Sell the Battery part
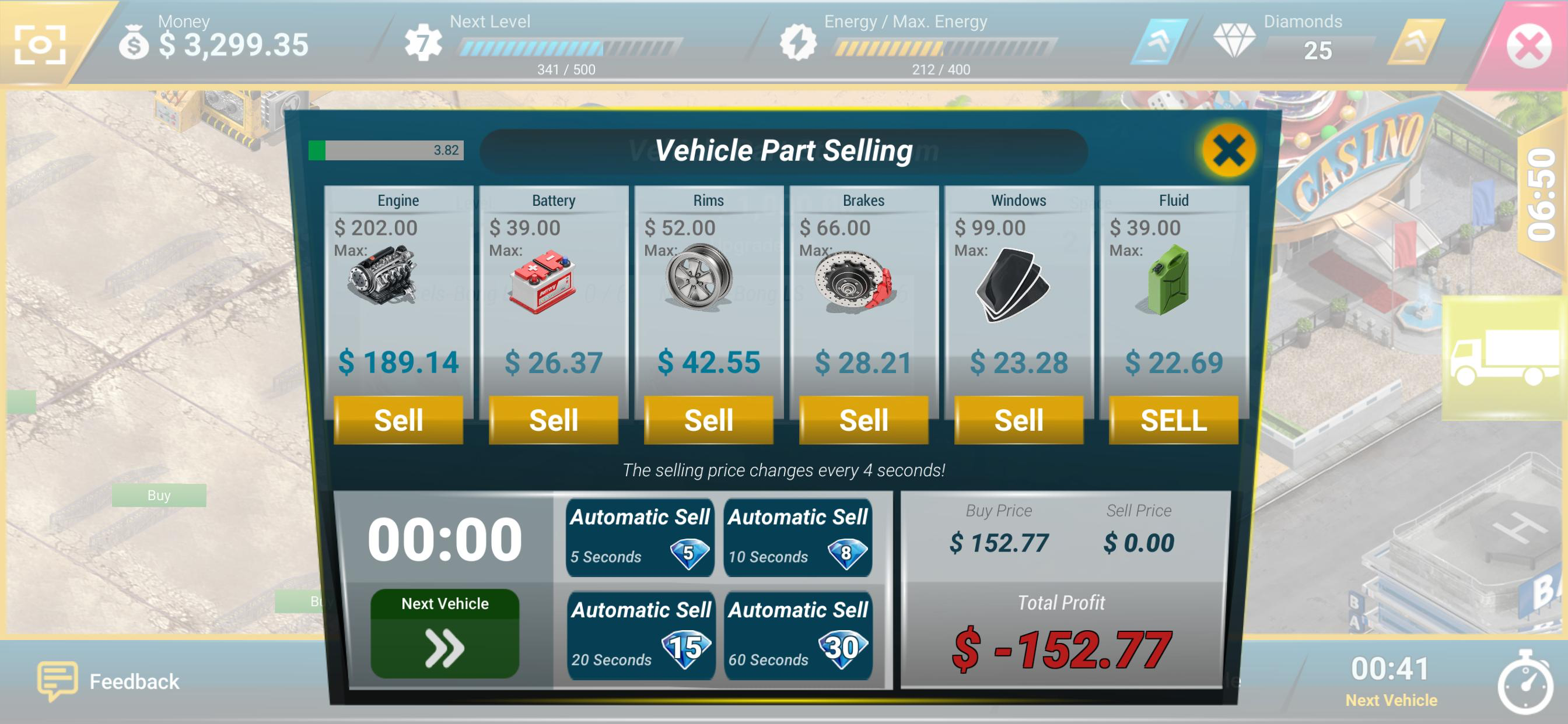Screen dimensions: 1568x724 tap(554, 420)
